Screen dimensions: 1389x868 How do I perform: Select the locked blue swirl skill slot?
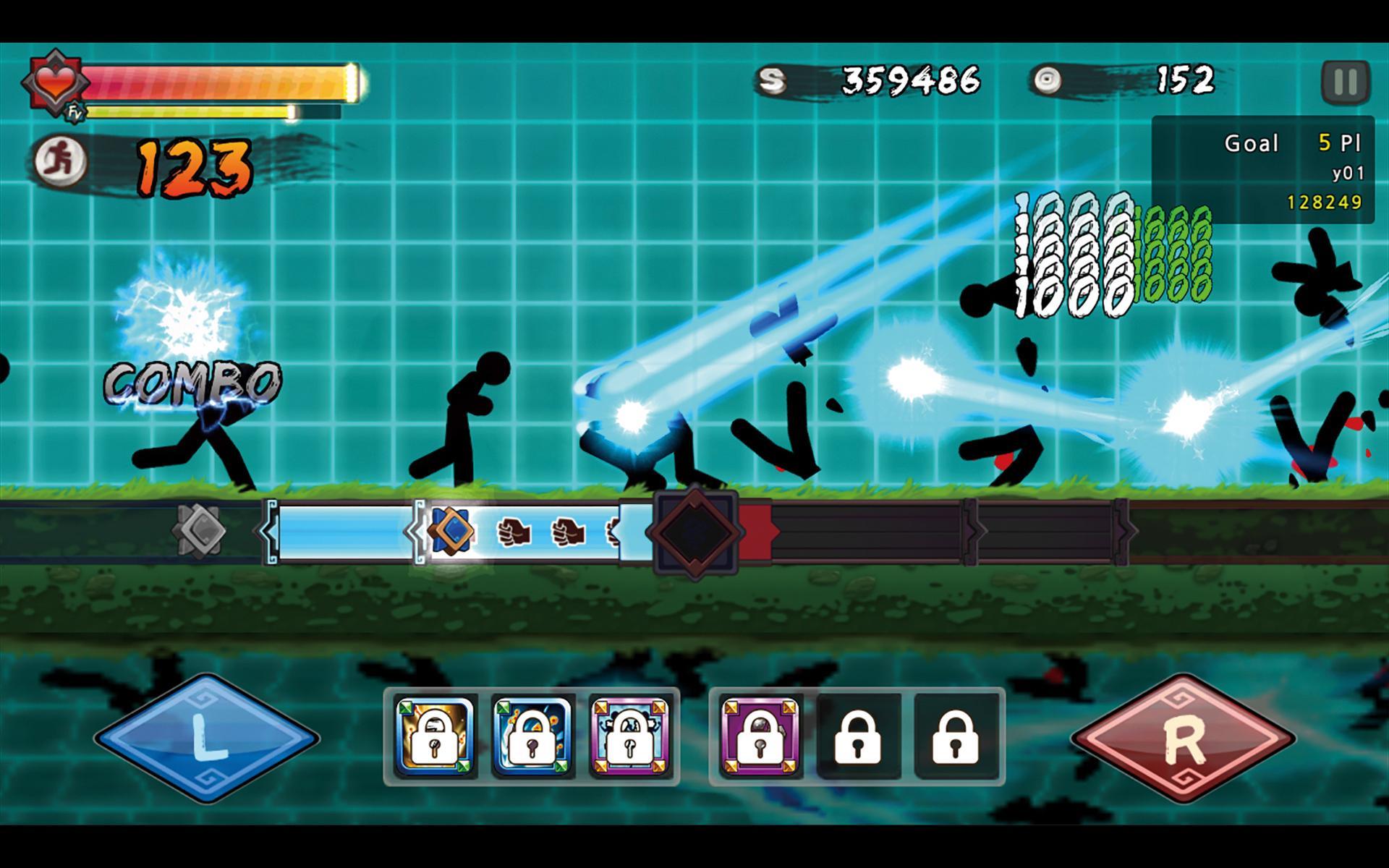pyautogui.click(x=533, y=736)
